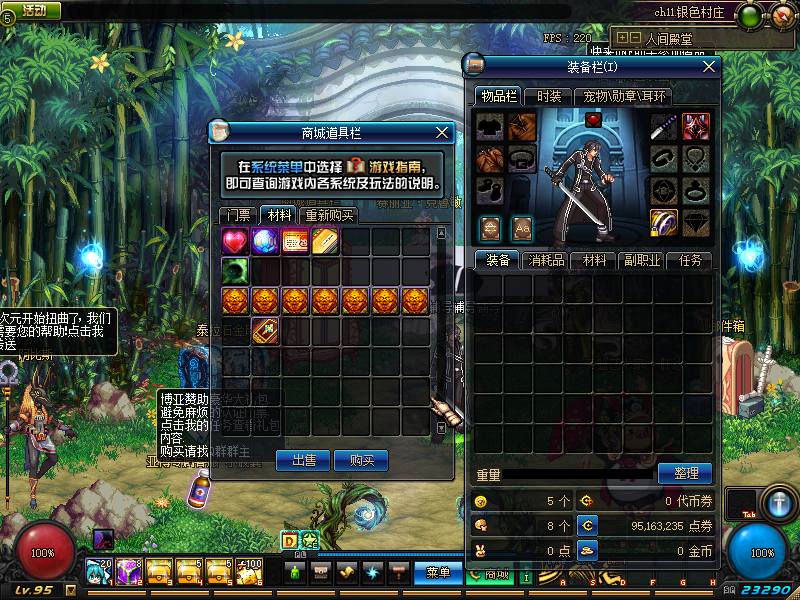This screenshot has width=800, height=600.
Task: Switch to the 门票 tickets tab
Action: [237, 215]
